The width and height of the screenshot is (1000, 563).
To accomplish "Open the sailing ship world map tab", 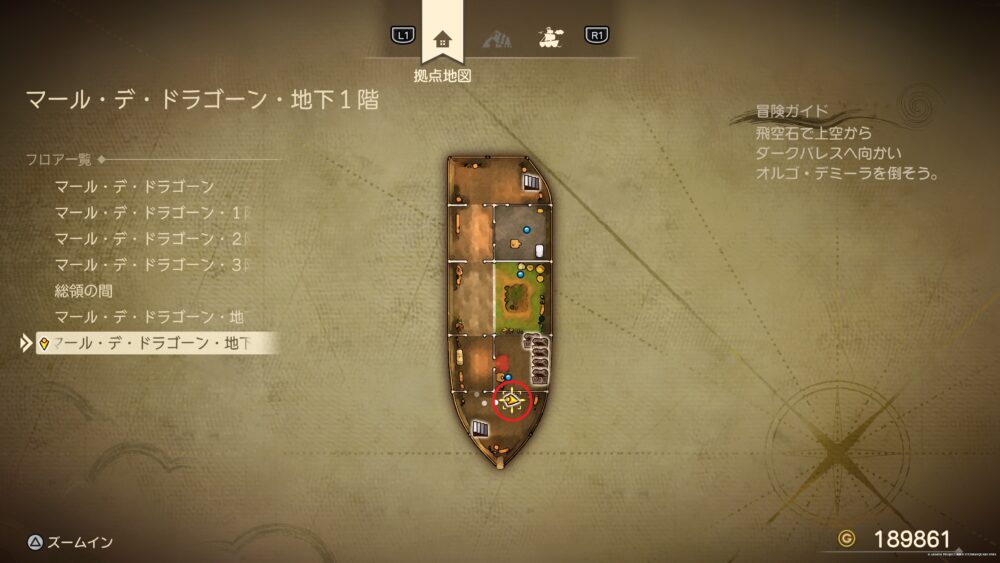I will click(549, 38).
